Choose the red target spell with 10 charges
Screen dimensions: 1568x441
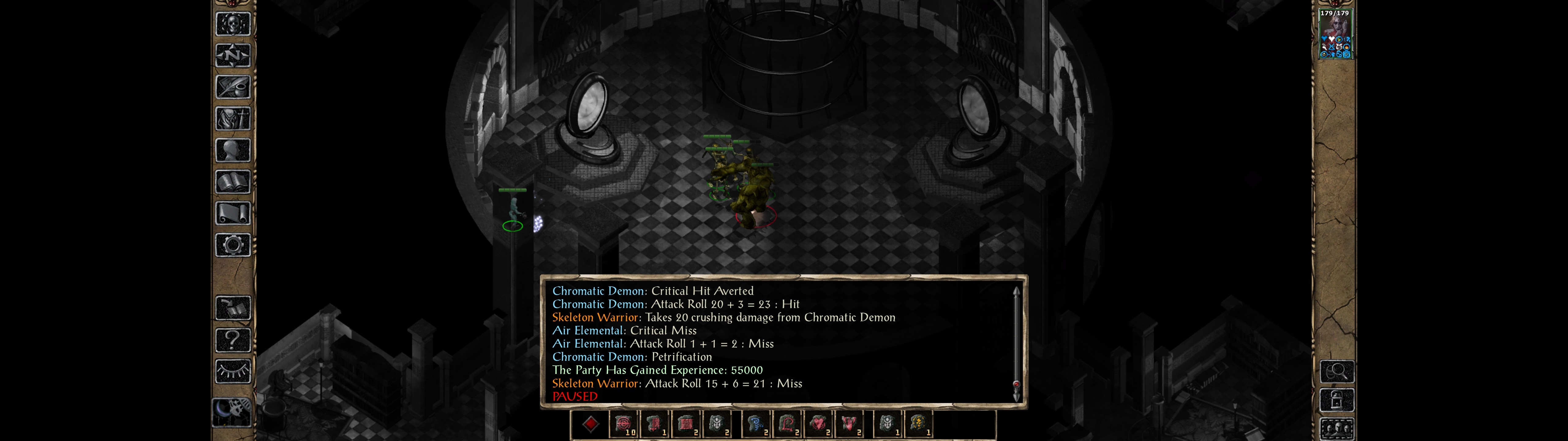623,424
